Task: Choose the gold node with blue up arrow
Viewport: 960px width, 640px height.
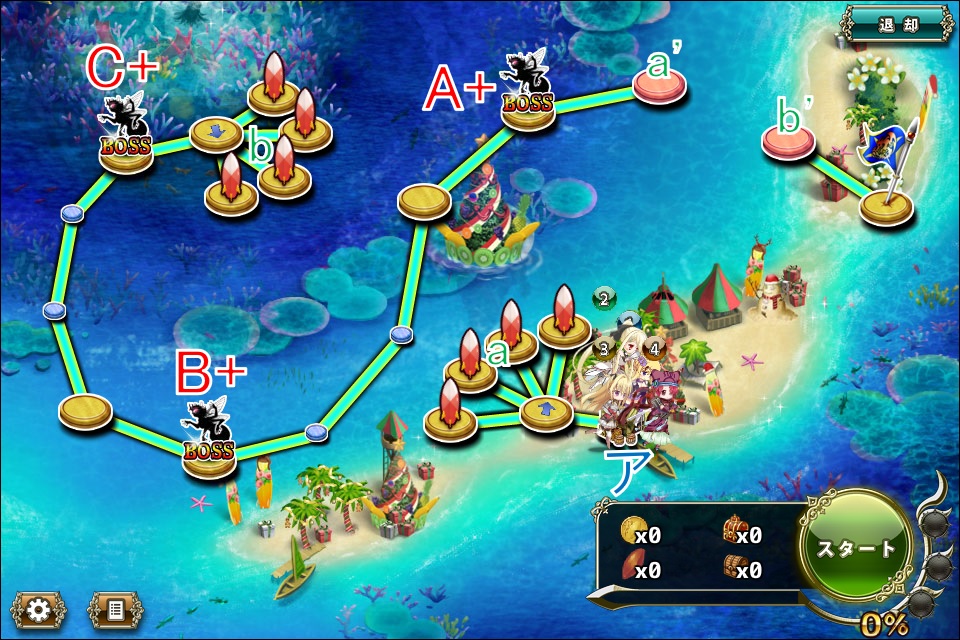Action: [x=547, y=410]
